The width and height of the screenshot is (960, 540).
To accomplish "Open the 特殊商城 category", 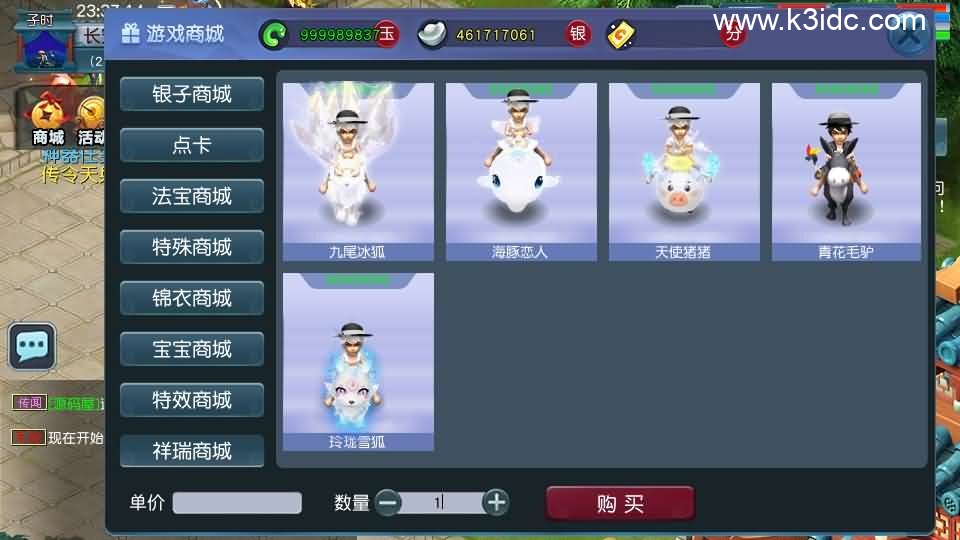I will (x=192, y=247).
